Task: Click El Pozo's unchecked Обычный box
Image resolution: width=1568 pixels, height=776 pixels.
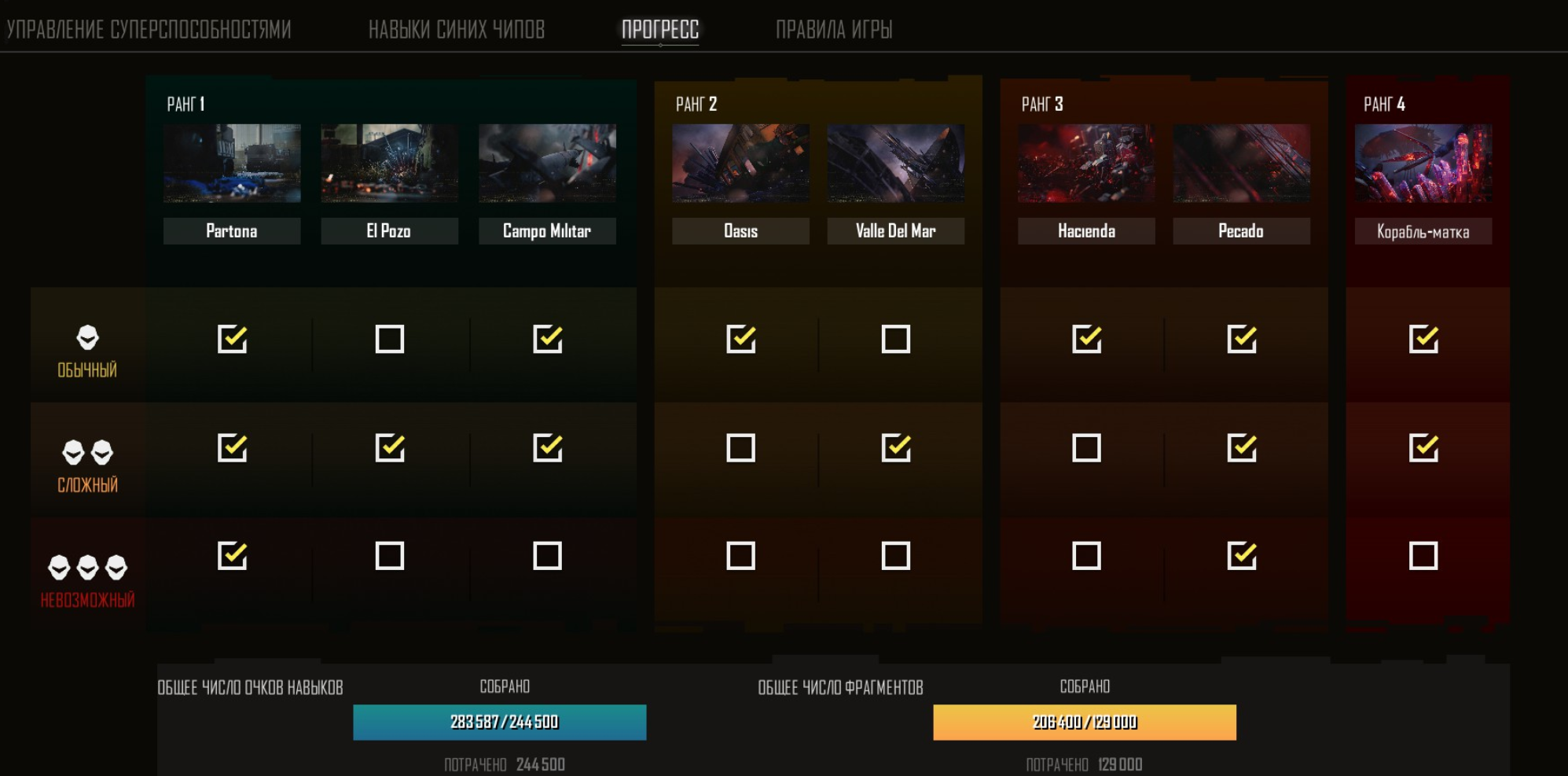Action: point(390,340)
